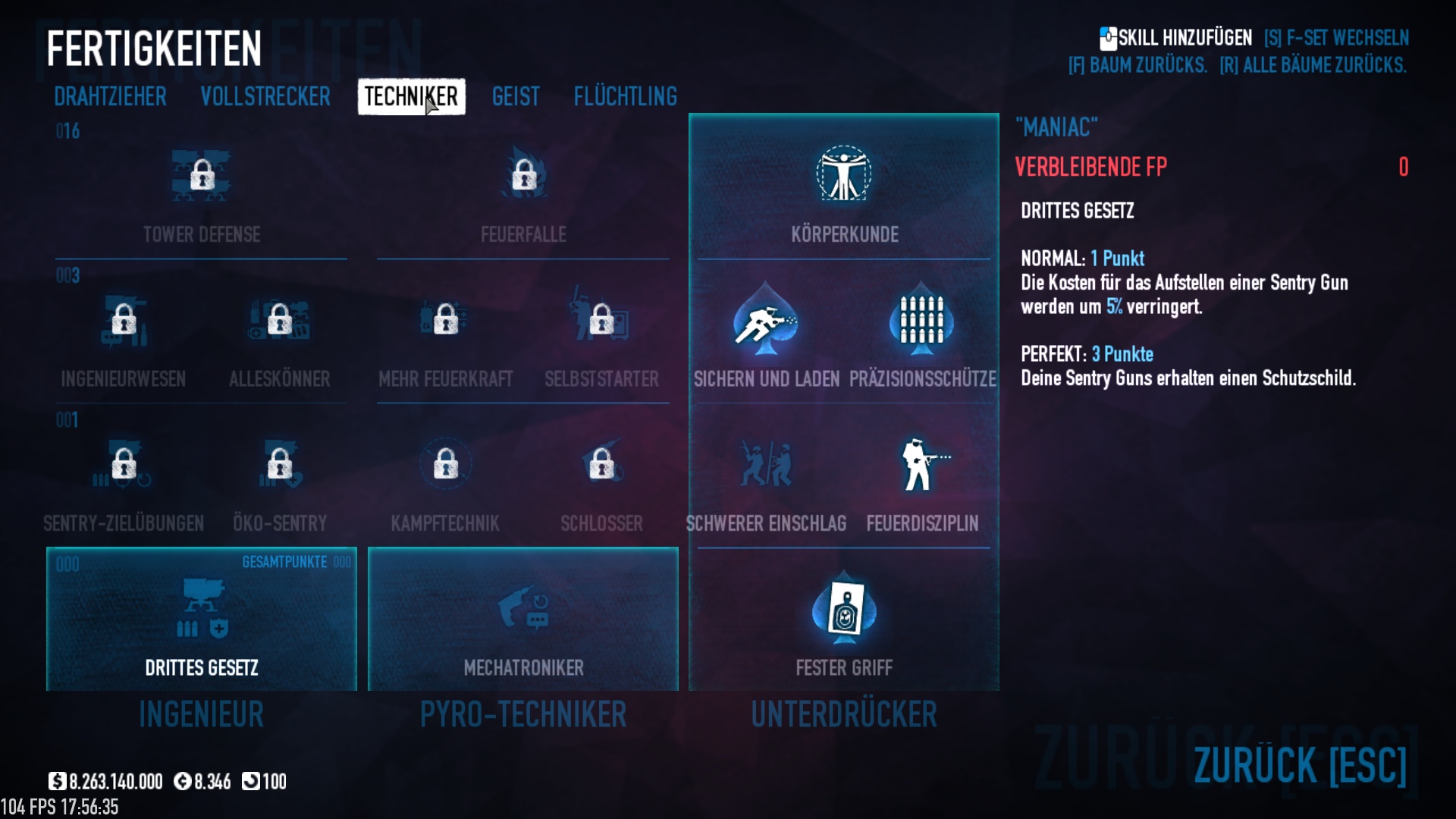Open the Vollstrecker skill tab
1456x819 pixels.
tap(265, 97)
